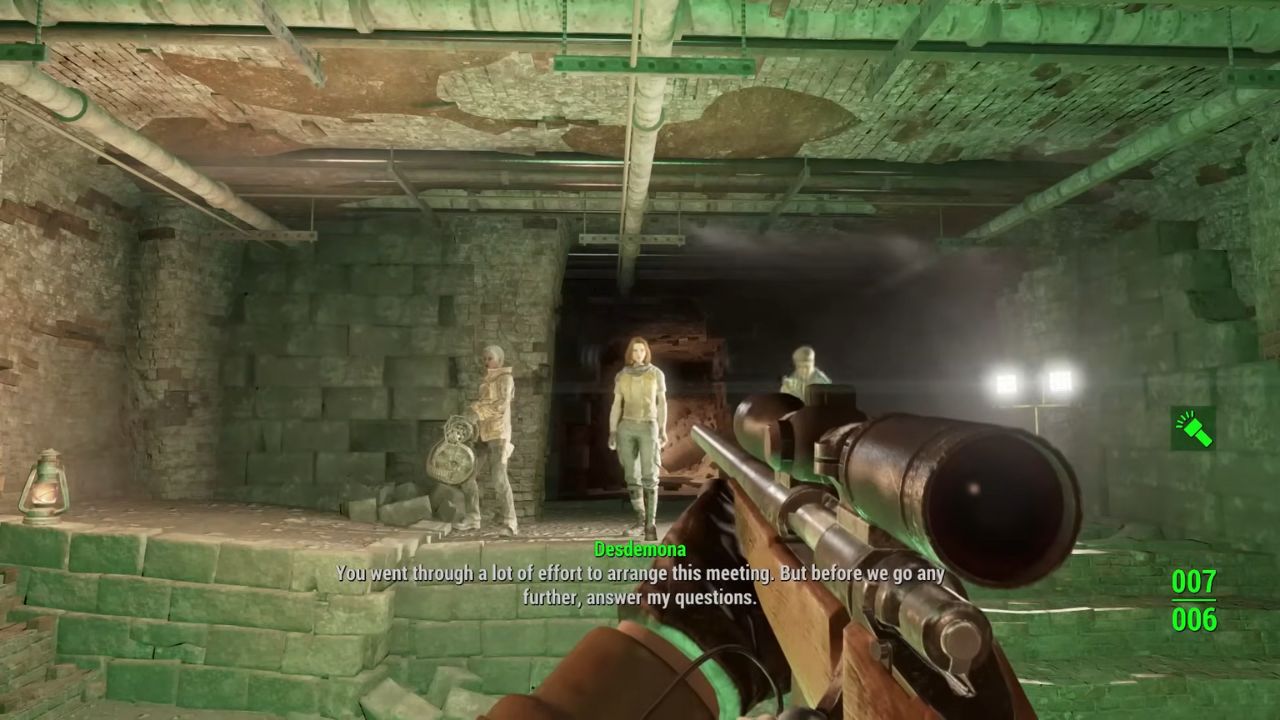Click the left floodlight on the right wall

1007,383
